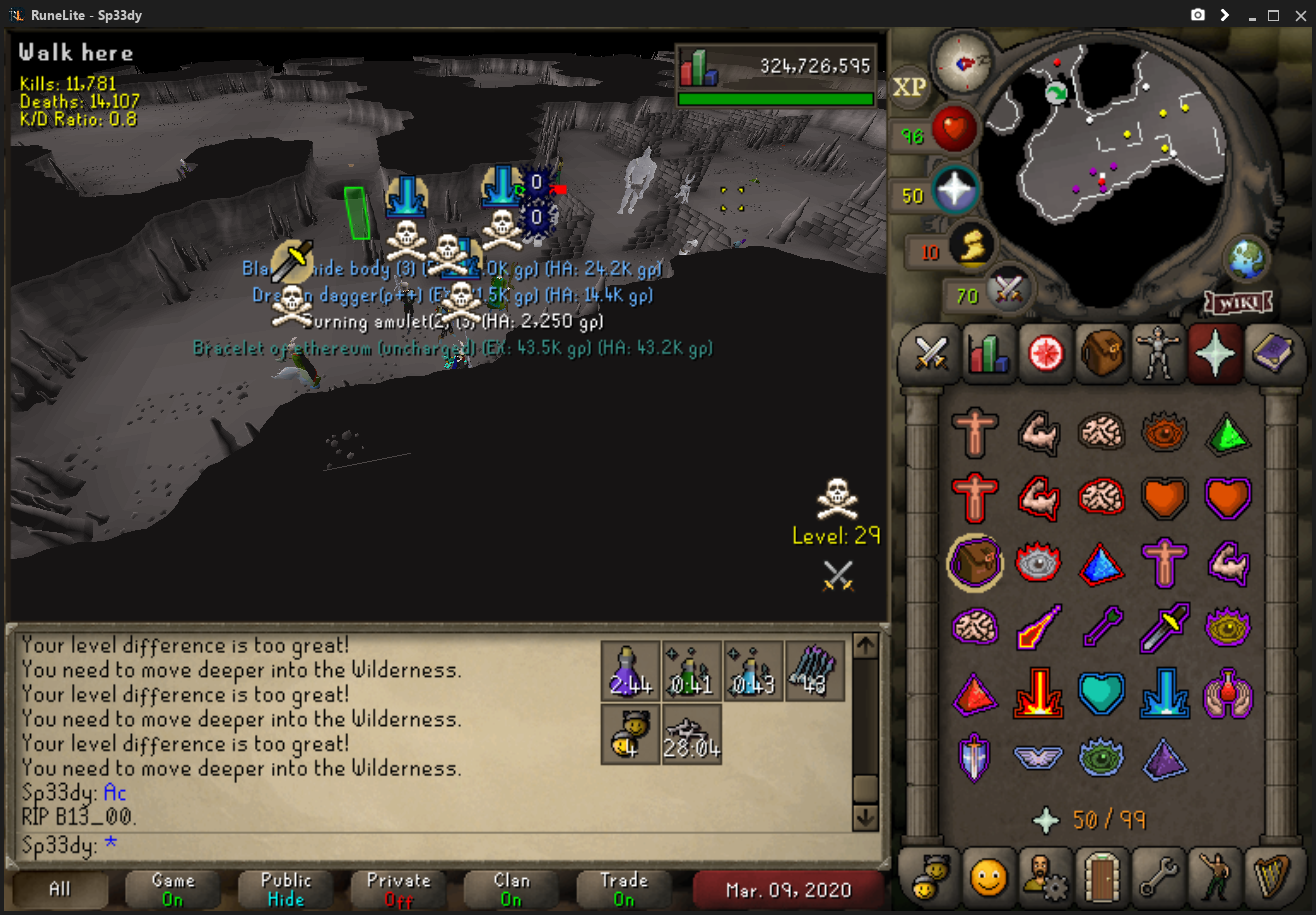Open the Settings wrench tab
The height and width of the screenshot is (915, 1316).
[1157, 876]
